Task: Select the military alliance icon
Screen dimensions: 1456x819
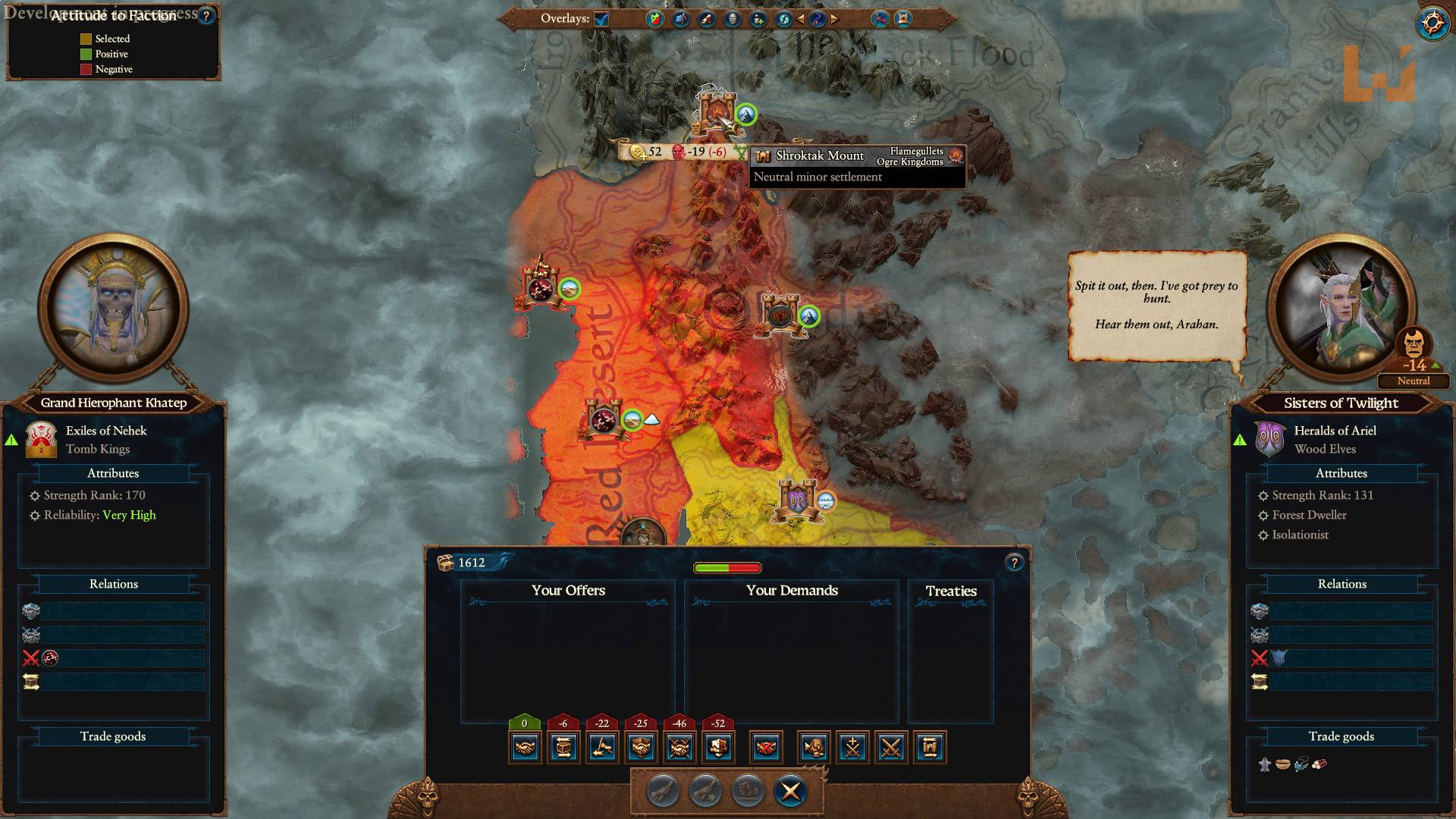Action: point(679,747)
